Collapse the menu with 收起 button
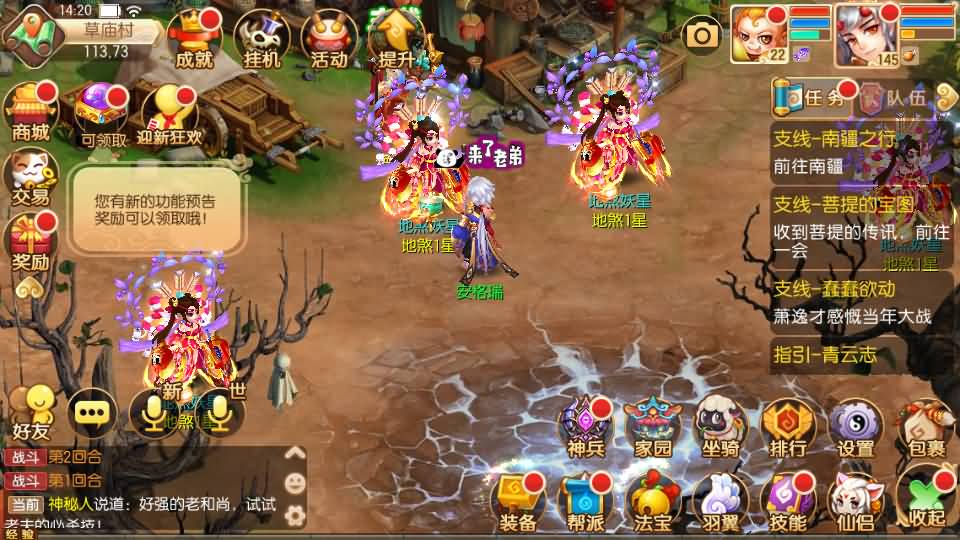 click(923, 498)
